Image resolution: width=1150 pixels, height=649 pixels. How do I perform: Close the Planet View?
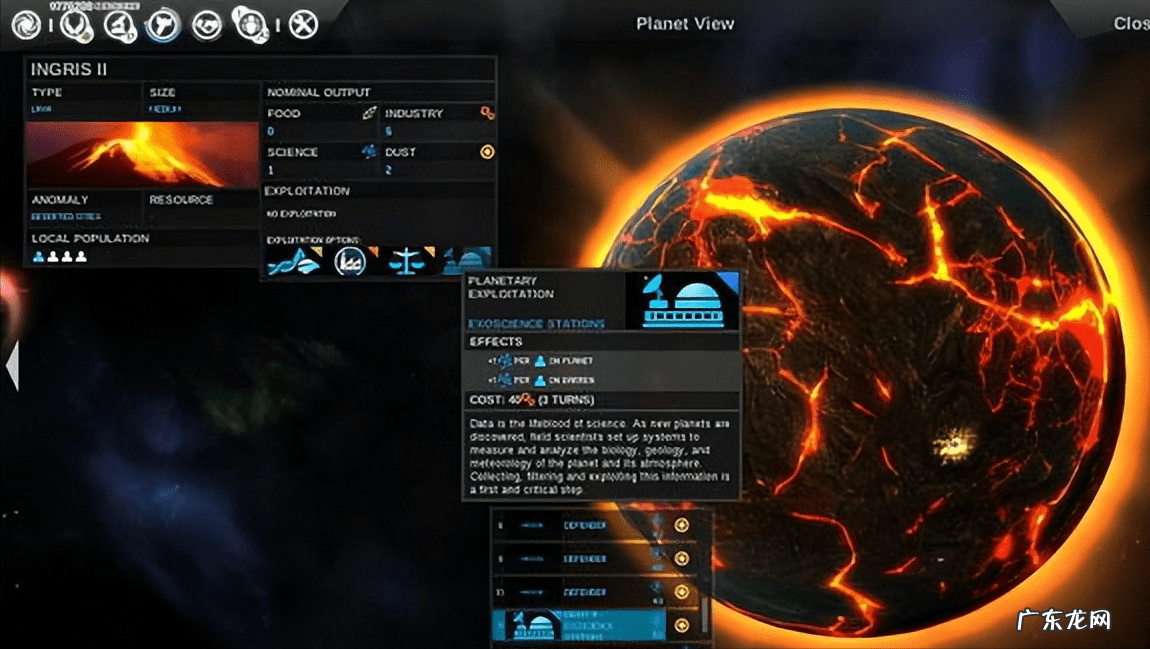pyautogui.click(x=1131, y=24)
